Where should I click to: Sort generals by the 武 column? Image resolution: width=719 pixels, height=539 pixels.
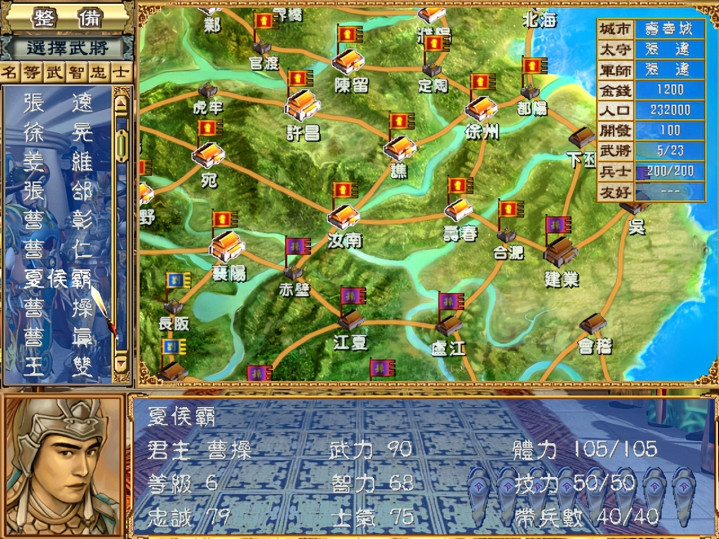(54, 72)
